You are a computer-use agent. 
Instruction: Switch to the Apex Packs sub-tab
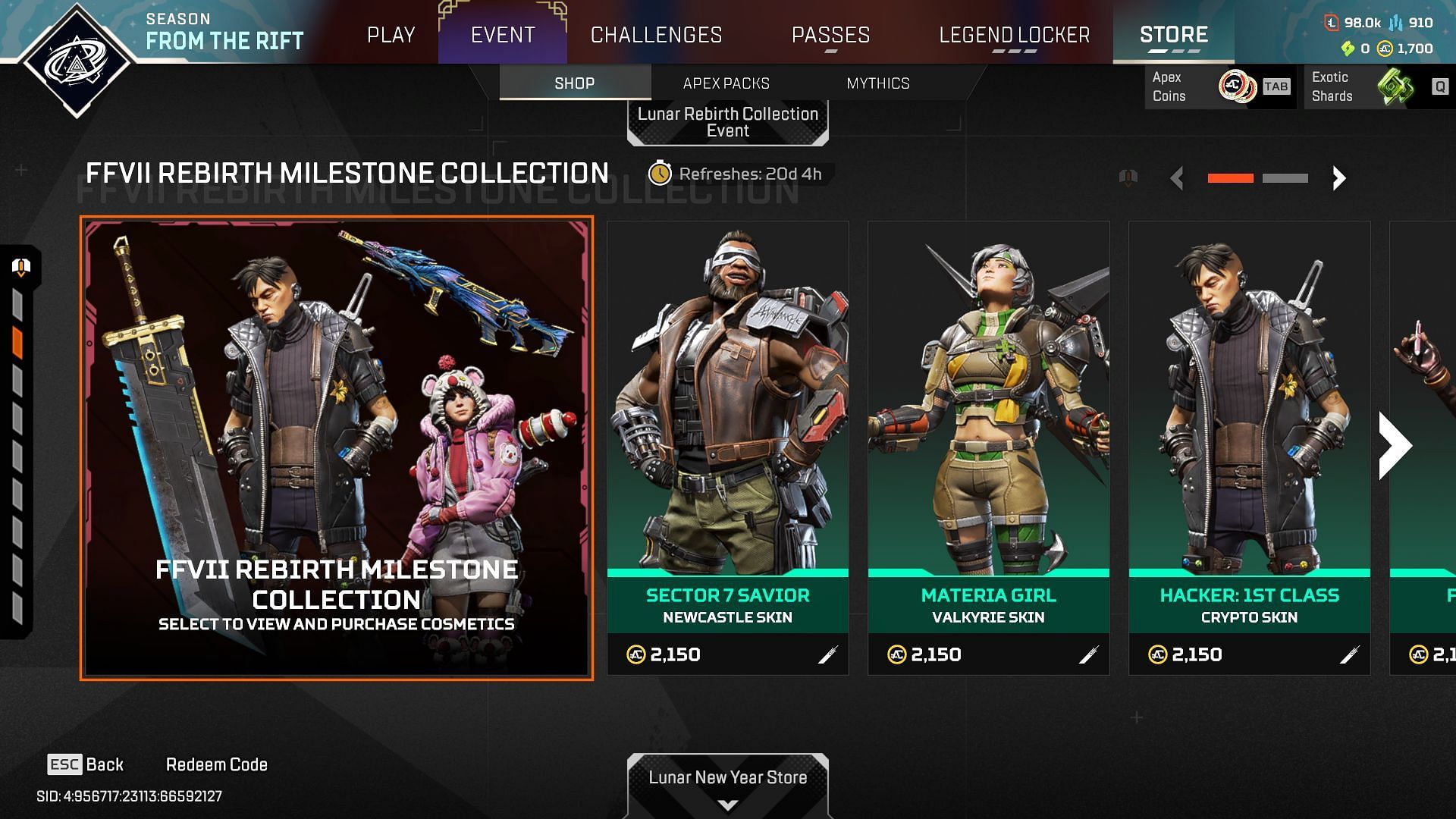point(726,83)
